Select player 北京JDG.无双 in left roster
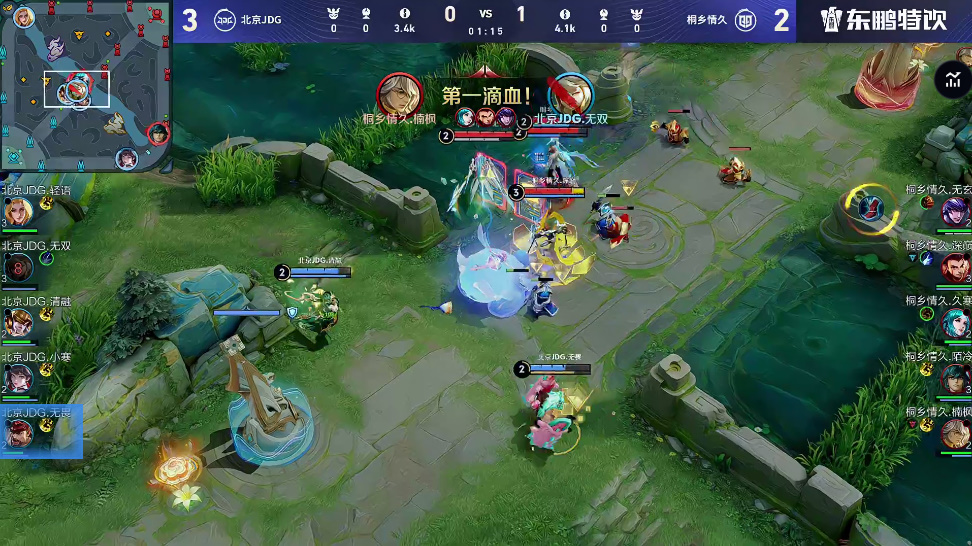The height and width of the screenshot is (546, 972). pos(17,268)
